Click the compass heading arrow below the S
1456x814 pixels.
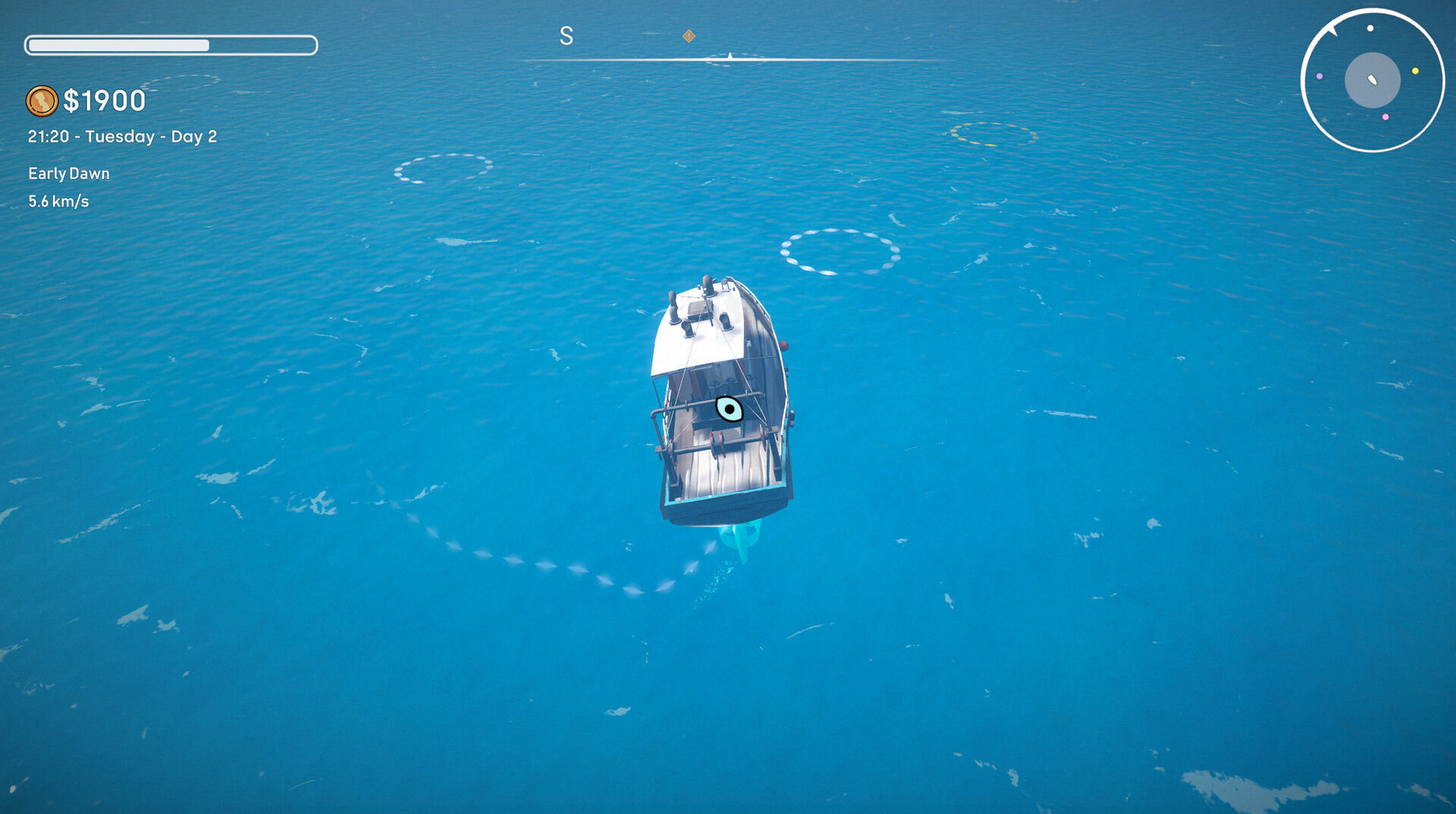click(730, 55)
